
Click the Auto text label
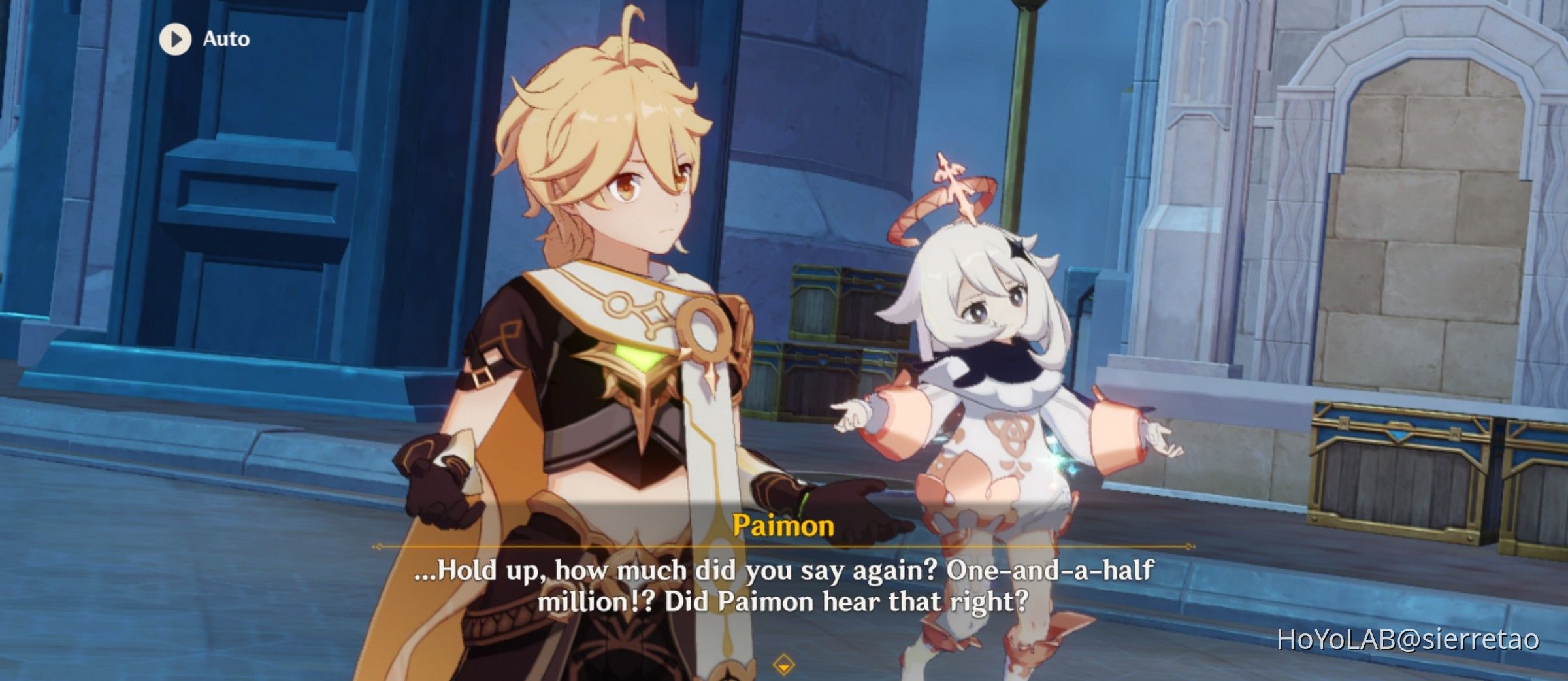[225, 39]
